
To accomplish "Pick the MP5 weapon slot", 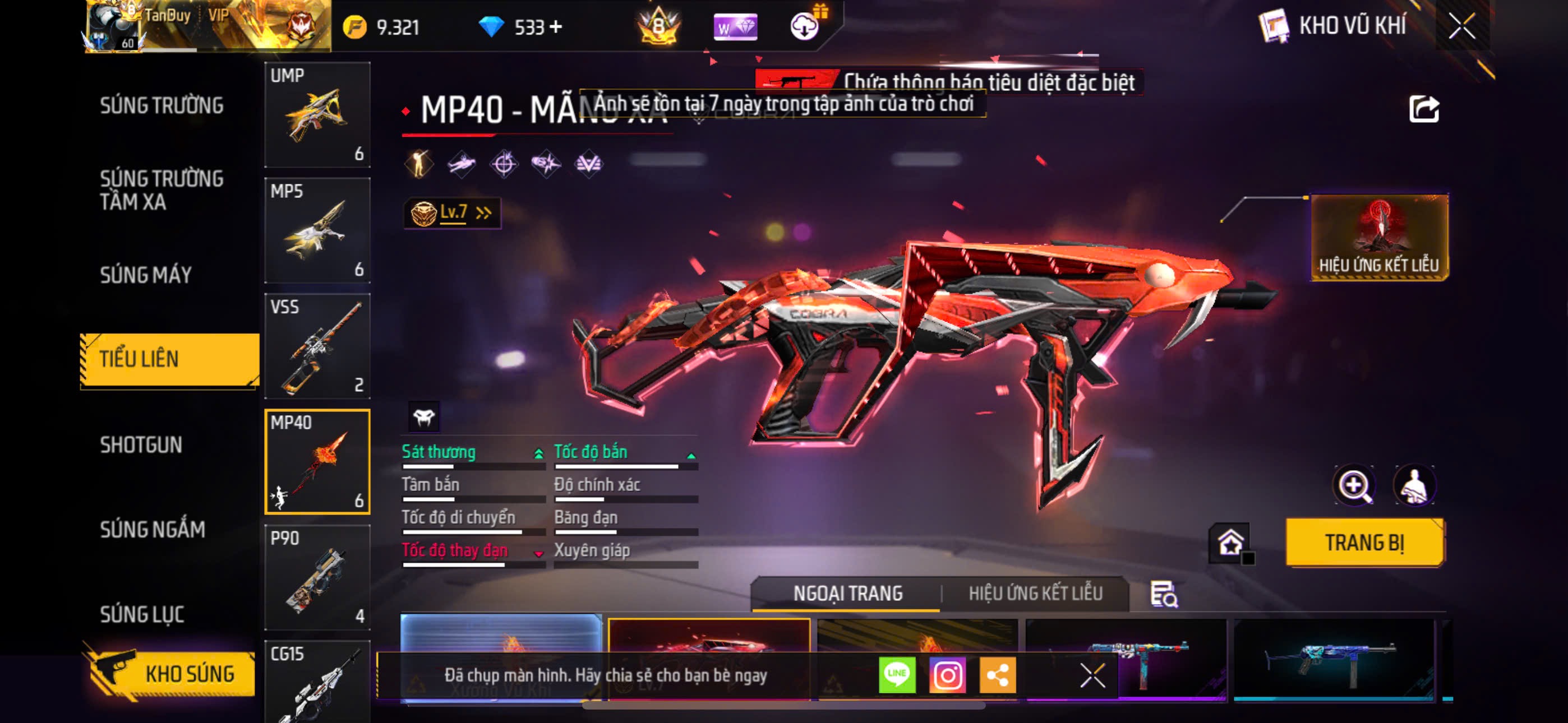I will [x=317, y=230].
